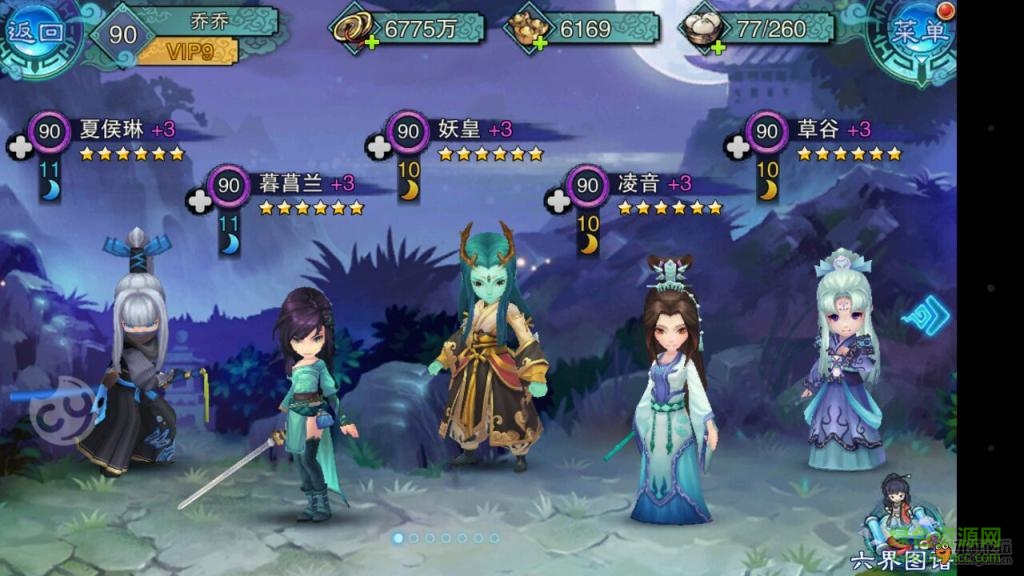This screenshot has width=1024, height=576.
Task: Open player profile from level 90 badge
Action: pos(123,35)
